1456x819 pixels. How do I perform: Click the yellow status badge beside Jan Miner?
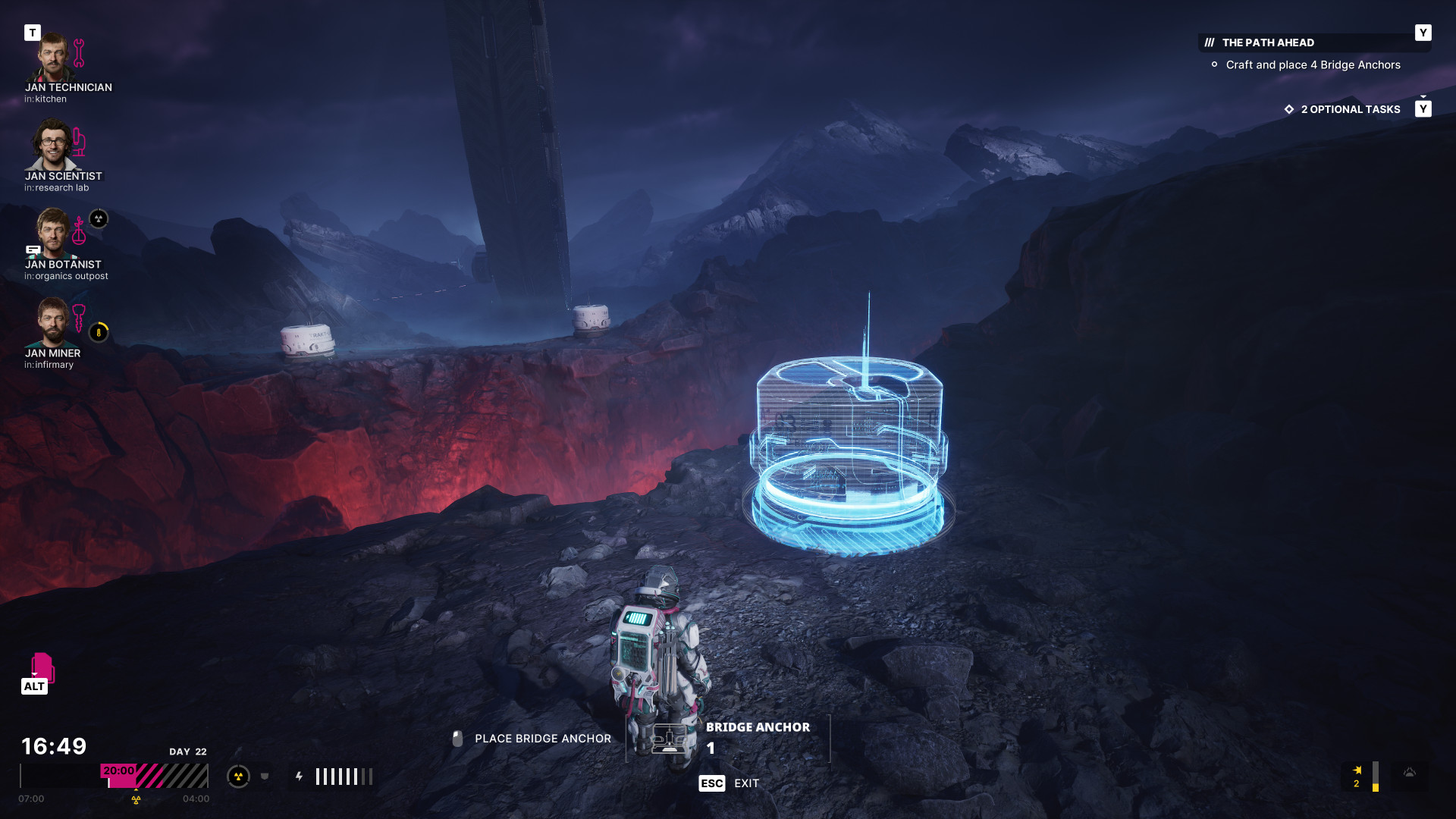99,332
